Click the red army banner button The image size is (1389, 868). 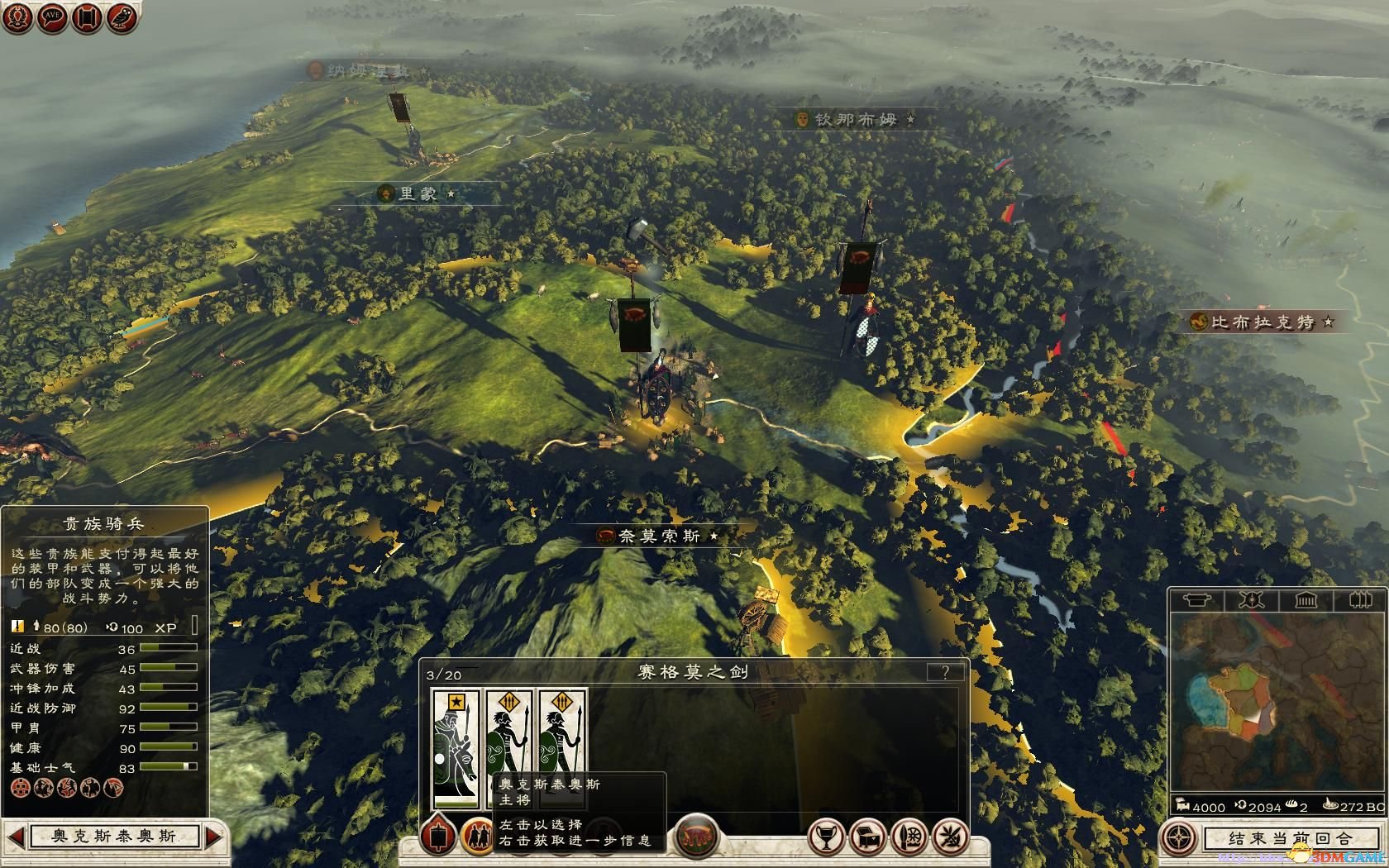[439, 837]
